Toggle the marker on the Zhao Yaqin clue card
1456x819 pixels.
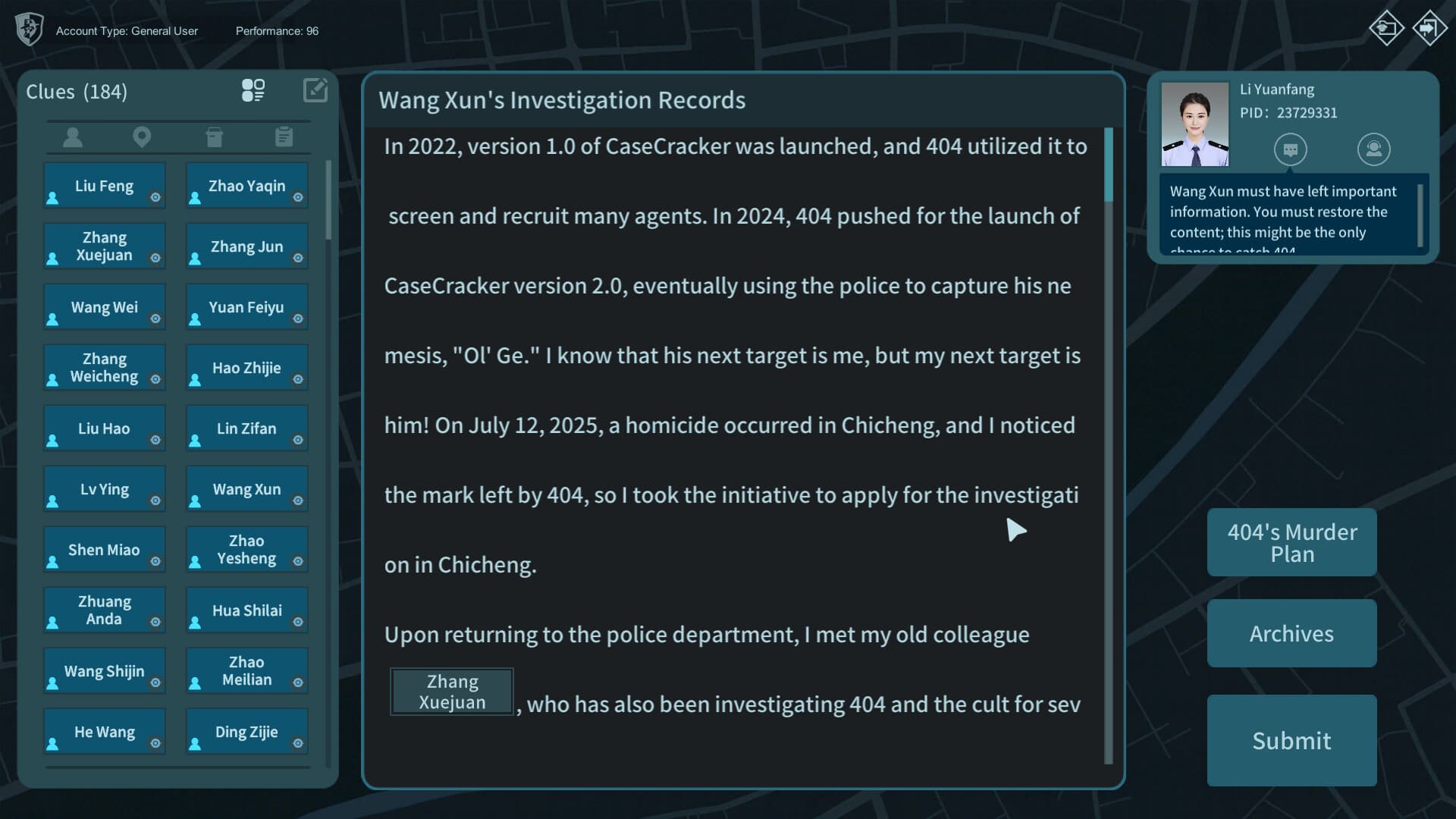298,199
